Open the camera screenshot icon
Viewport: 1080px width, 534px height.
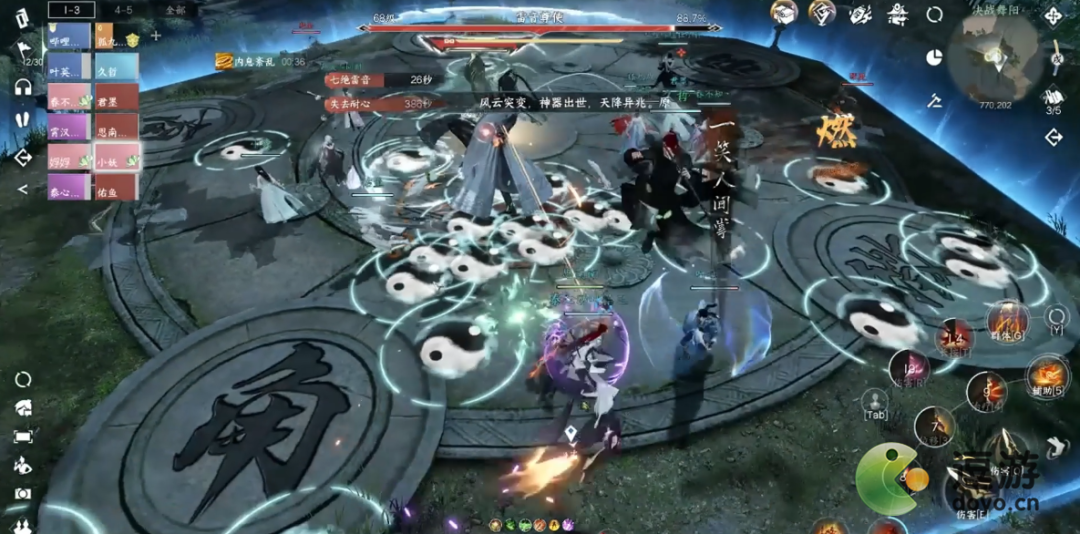[x=22, y=493]
